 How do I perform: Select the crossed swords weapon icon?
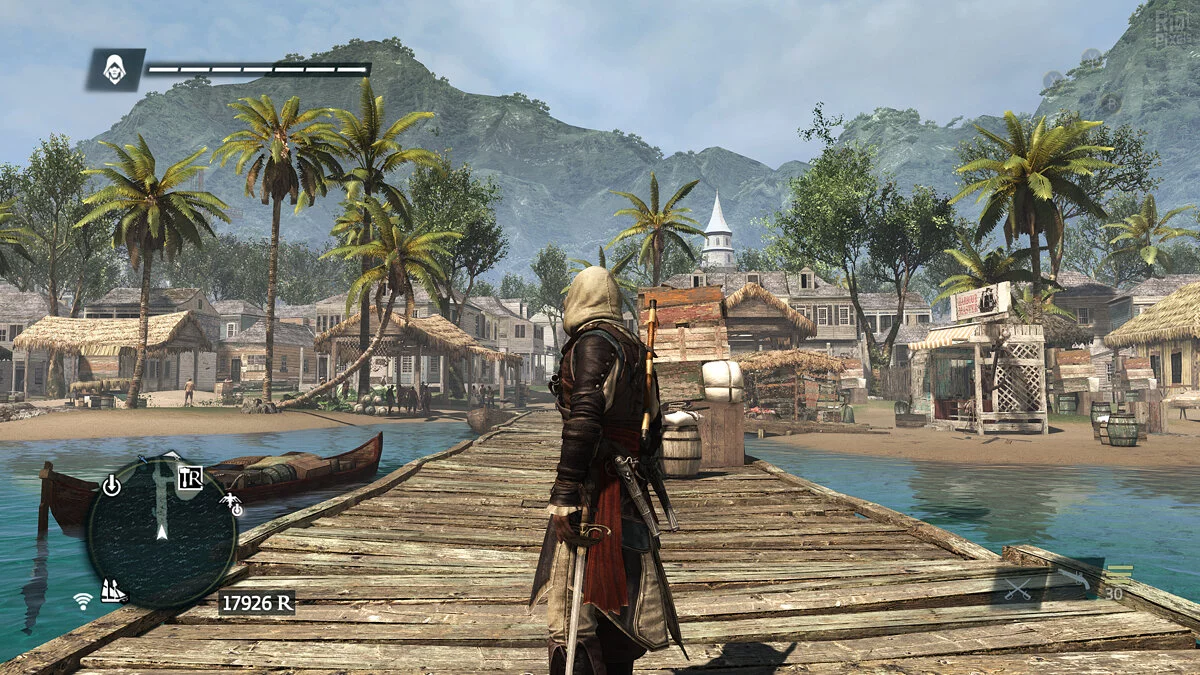tap(1018, 588)
